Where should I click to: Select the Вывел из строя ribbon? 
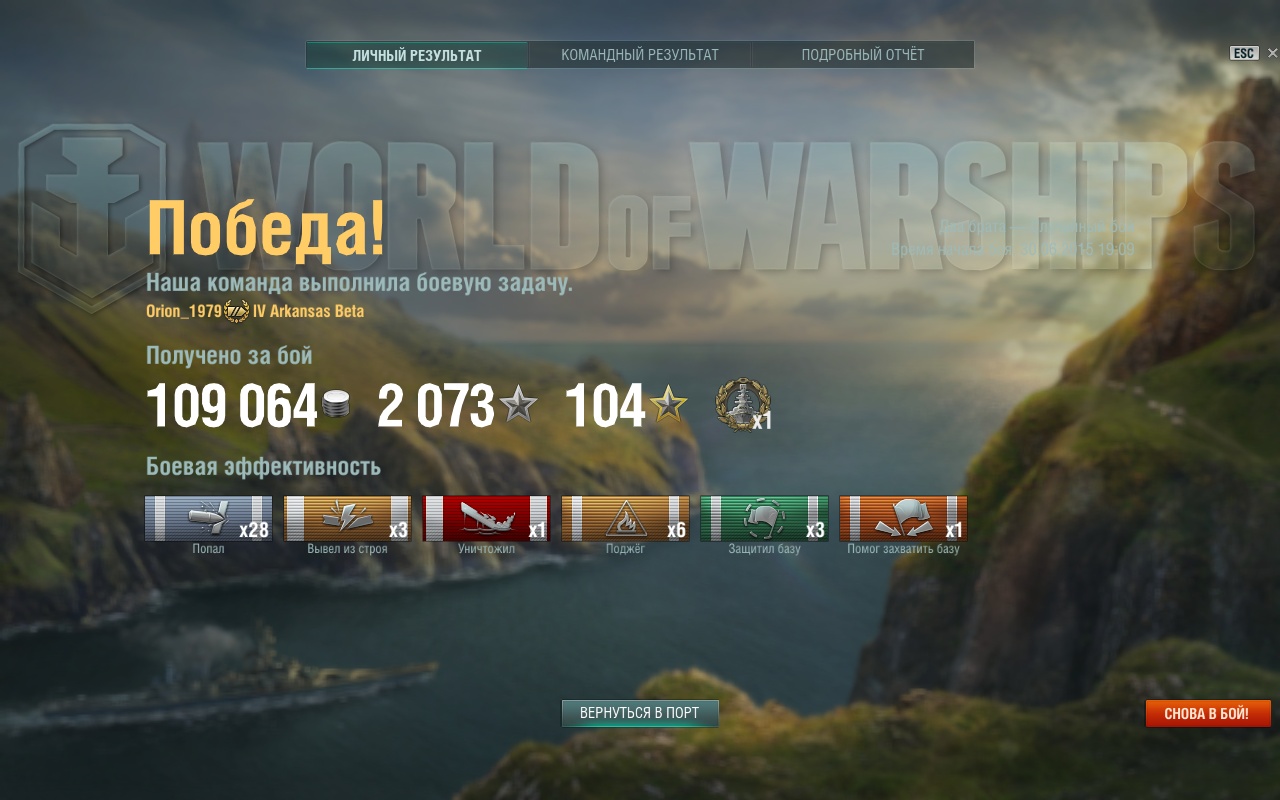click(347, 518)
